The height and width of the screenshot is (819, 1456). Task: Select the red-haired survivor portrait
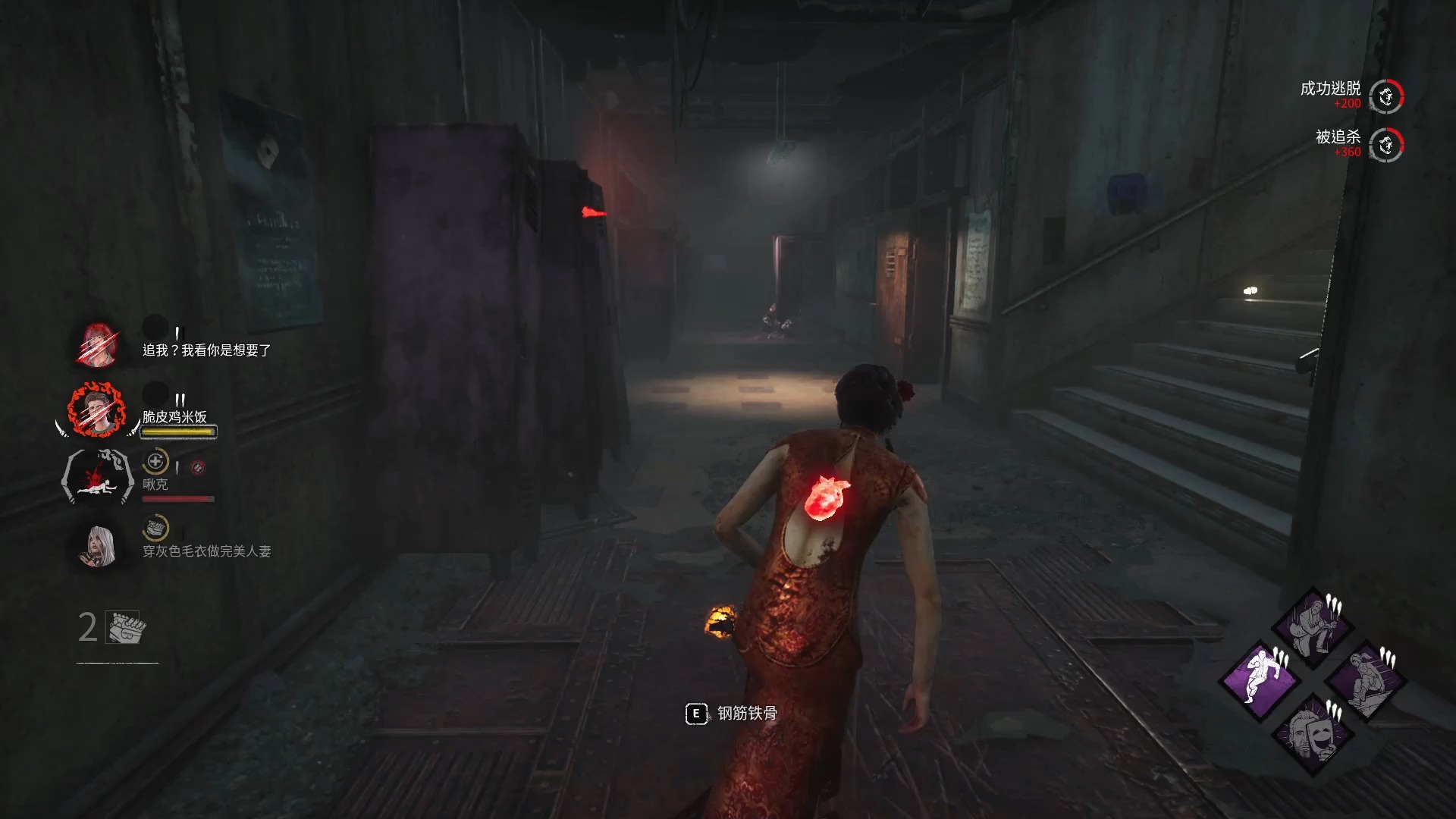coord(98,344)
